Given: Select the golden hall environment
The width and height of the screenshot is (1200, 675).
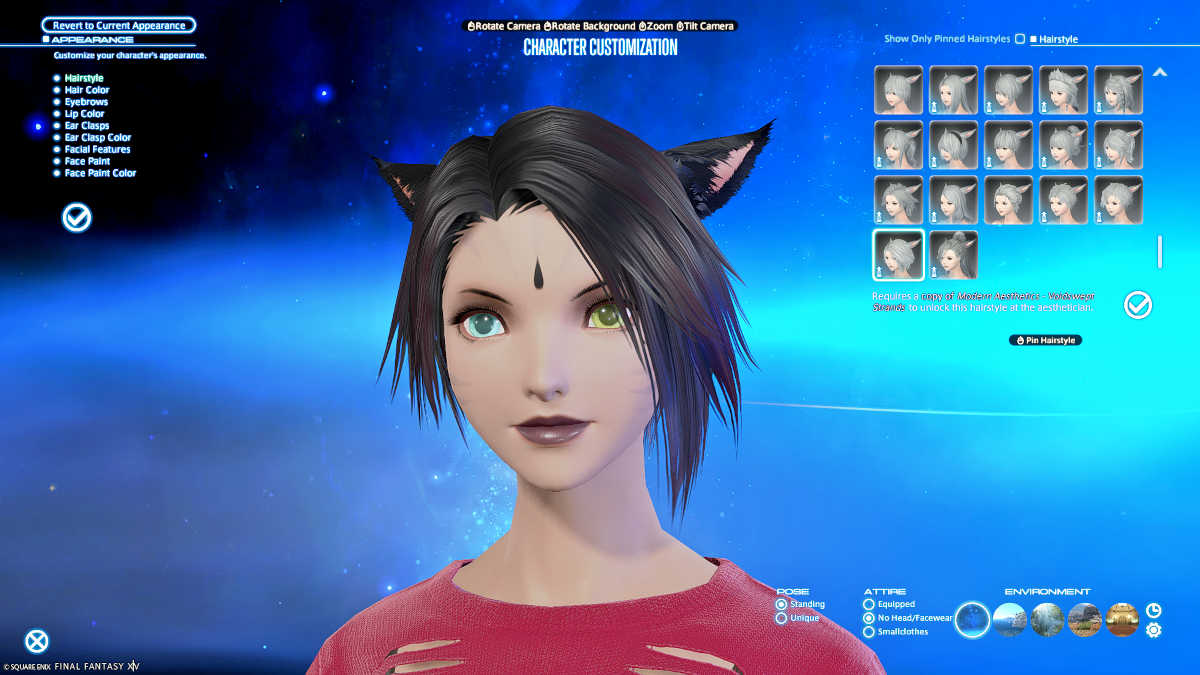Looking at the screenshot, I should coord(1122,619).
